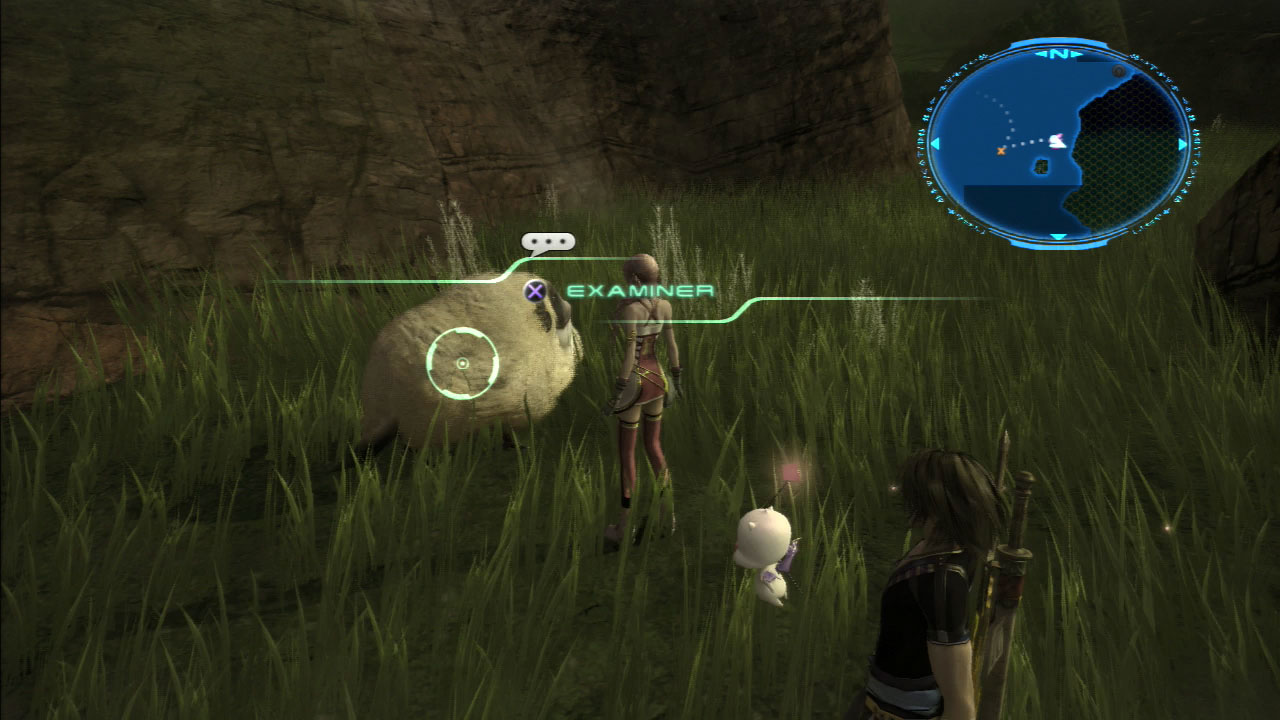Choose the EXAMINER interaction prompt label
Image resolution: width=1280 pixels, height=720 pixels.
coord(640,291)
